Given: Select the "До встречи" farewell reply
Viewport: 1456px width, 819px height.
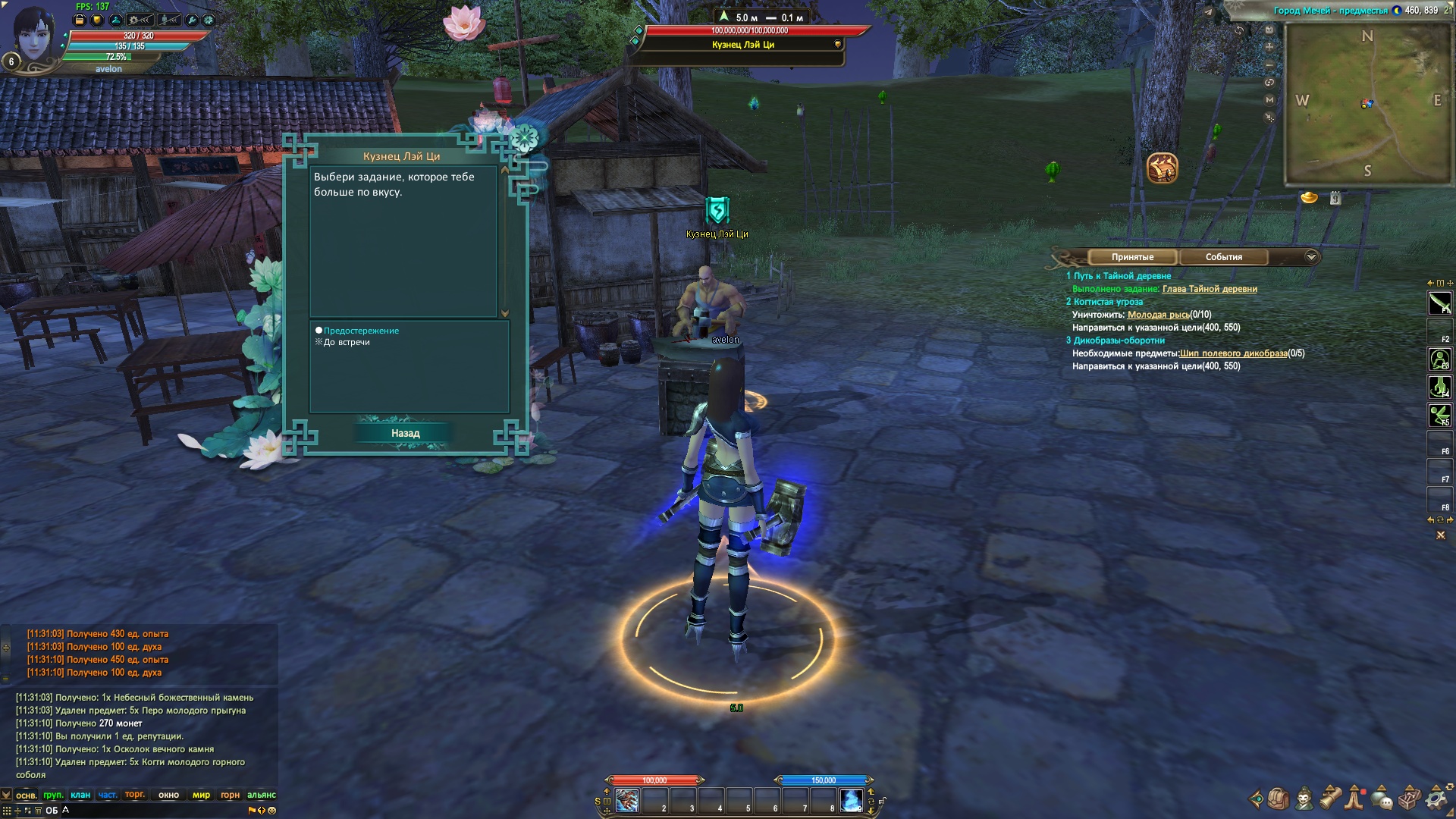Looking at the screenshot, I should (347, 342).
